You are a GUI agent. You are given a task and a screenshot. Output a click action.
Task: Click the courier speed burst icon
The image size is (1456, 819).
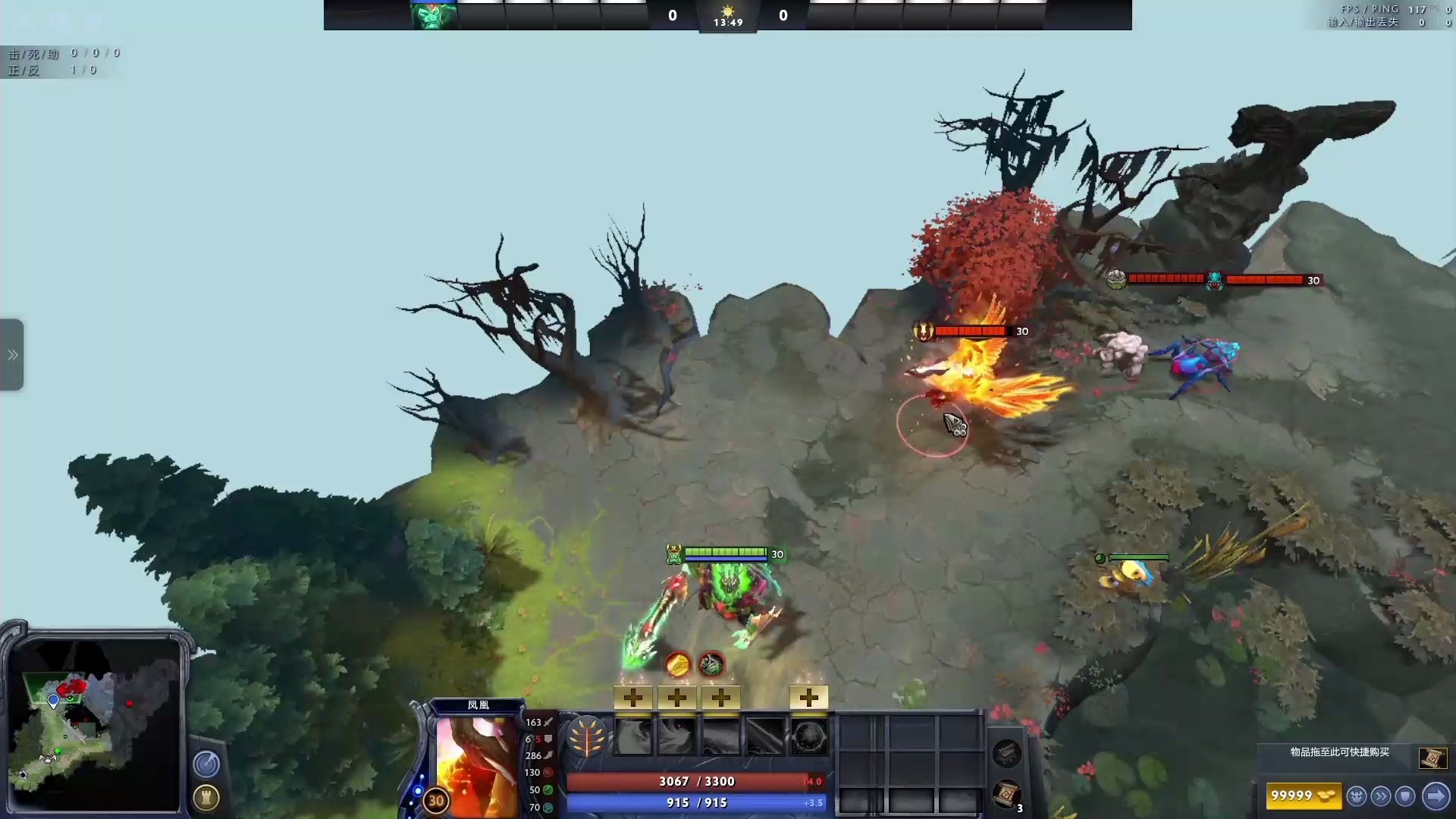coord(1380,796)
